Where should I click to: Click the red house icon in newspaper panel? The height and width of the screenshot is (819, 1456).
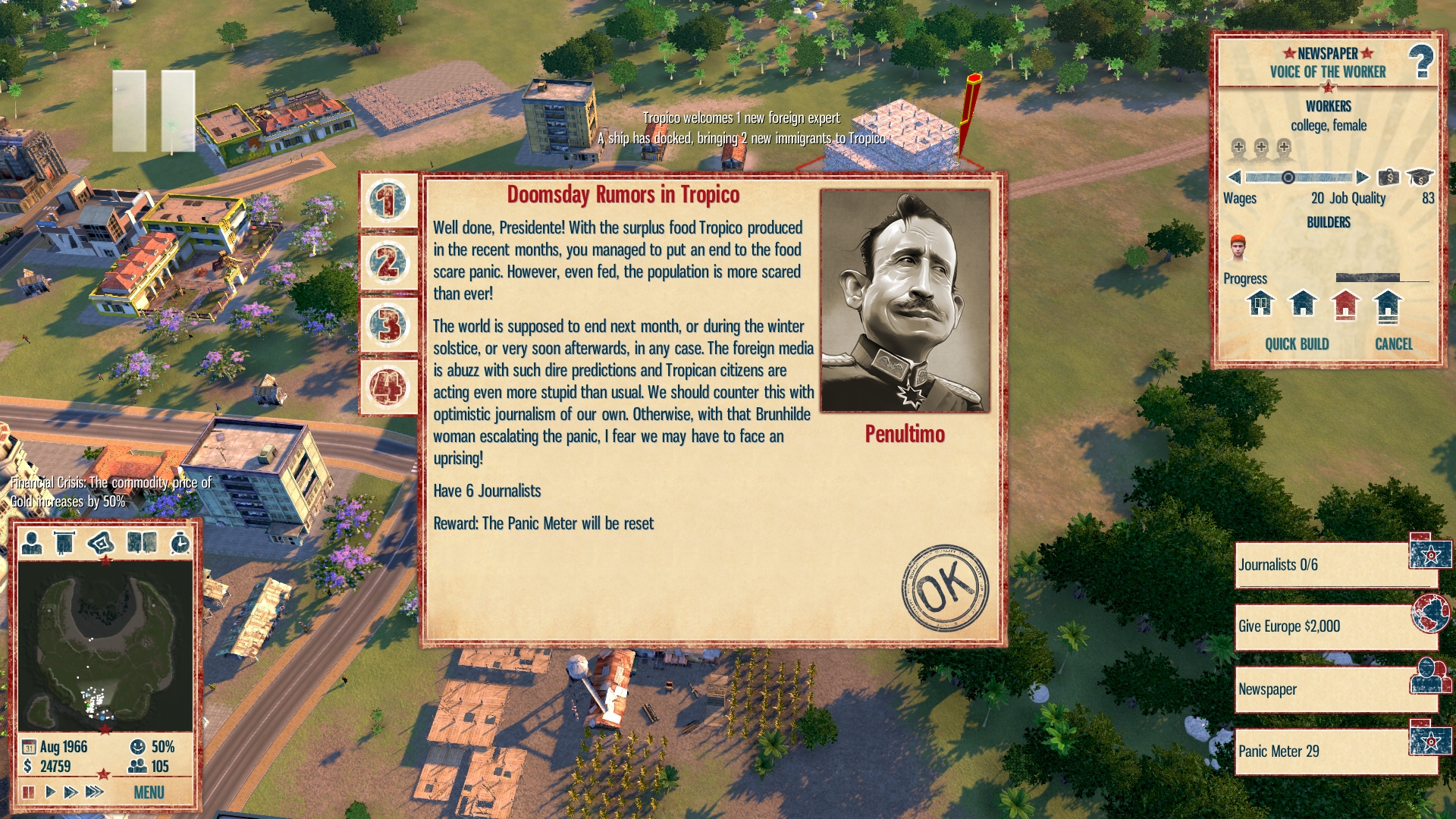point(1345,304)
